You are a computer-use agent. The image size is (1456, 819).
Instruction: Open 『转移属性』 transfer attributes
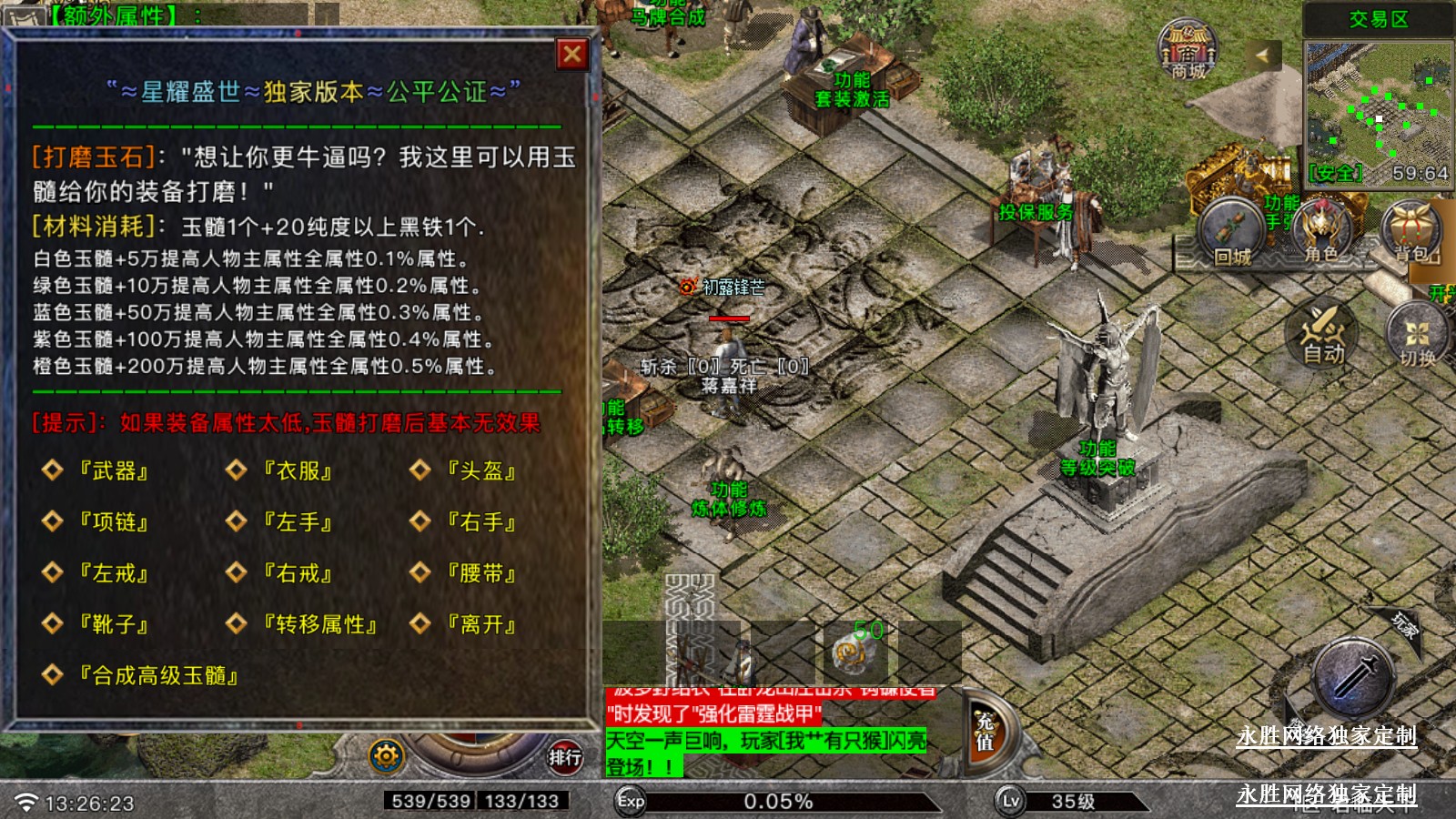319,624
